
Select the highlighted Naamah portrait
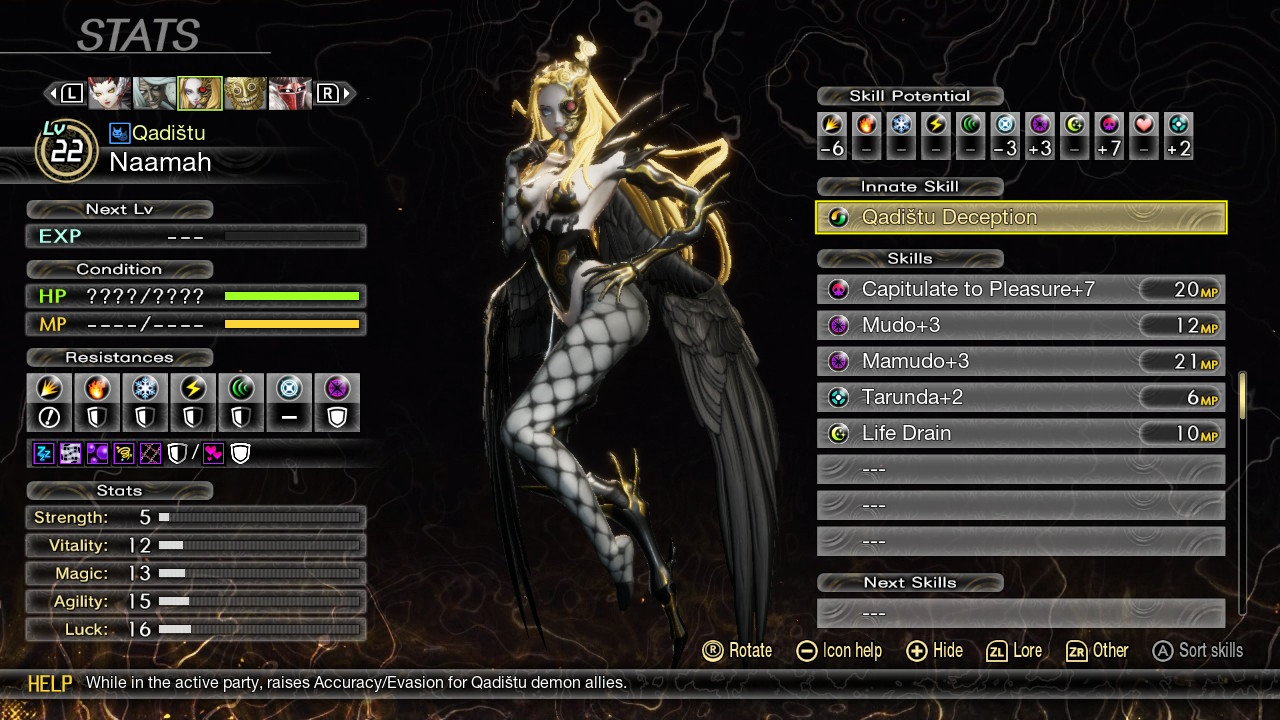(200, 94)
